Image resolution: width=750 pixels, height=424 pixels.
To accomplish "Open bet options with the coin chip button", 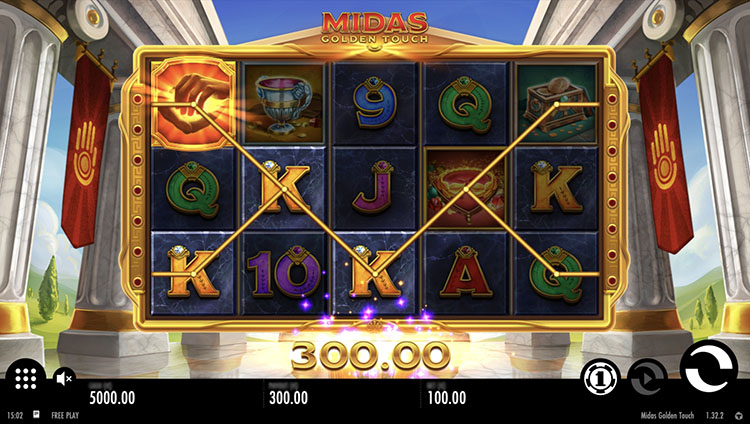I will (x=598, y=378).
